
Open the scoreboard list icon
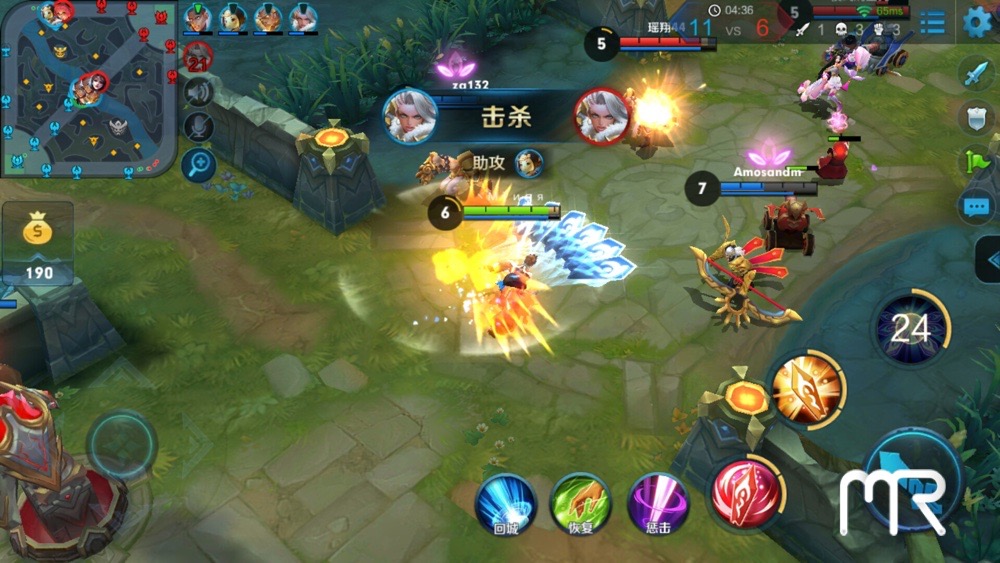point(932,22)
